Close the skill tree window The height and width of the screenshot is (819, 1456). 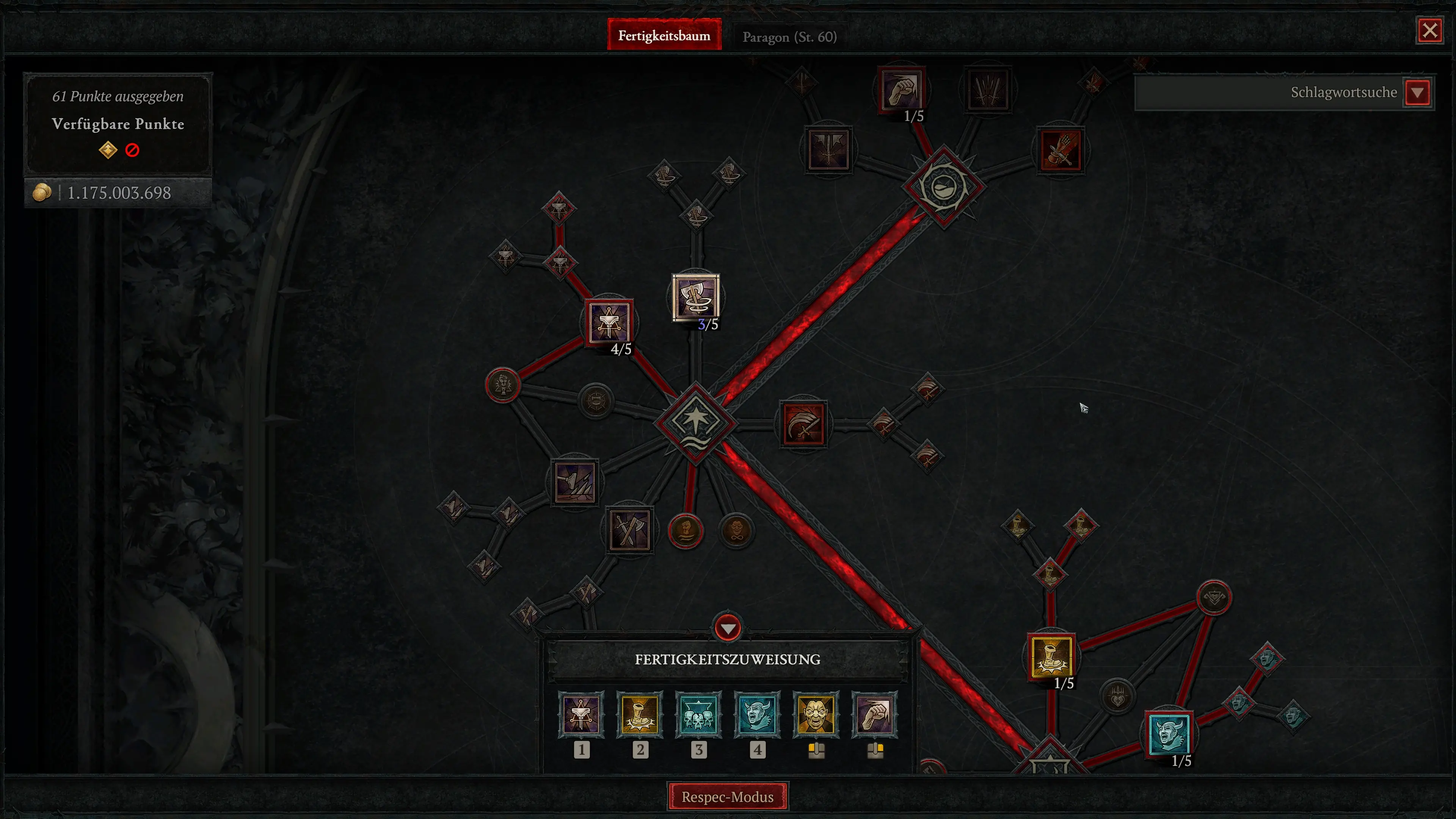(1430, 30)
